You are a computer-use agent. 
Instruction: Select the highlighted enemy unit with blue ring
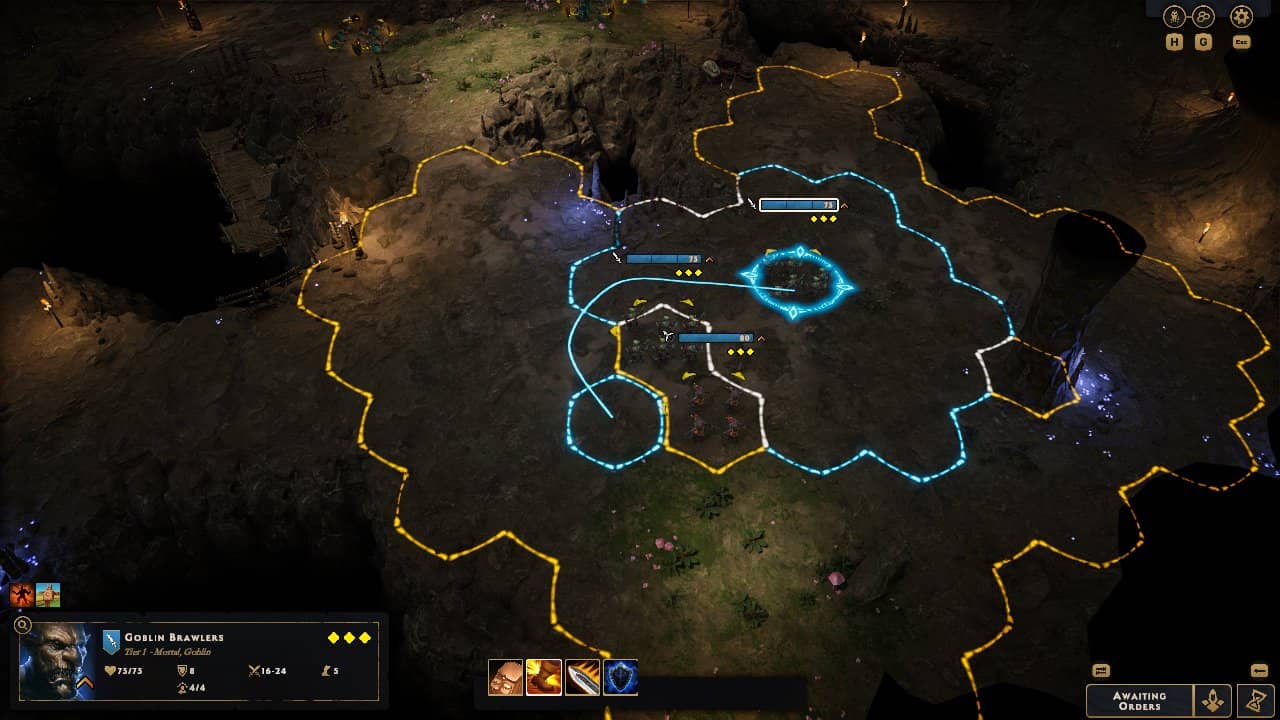pos(795,281)
